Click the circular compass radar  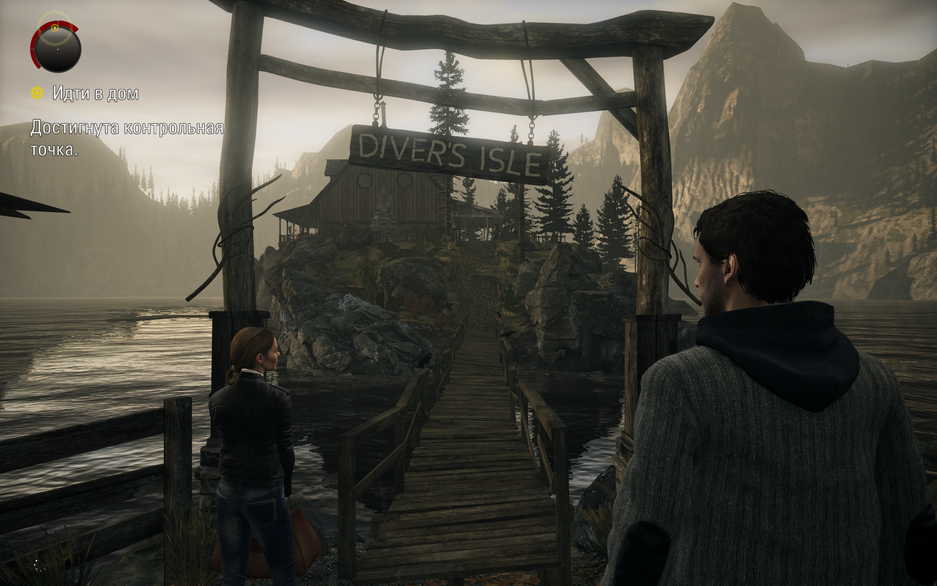(x=56, y=45)
